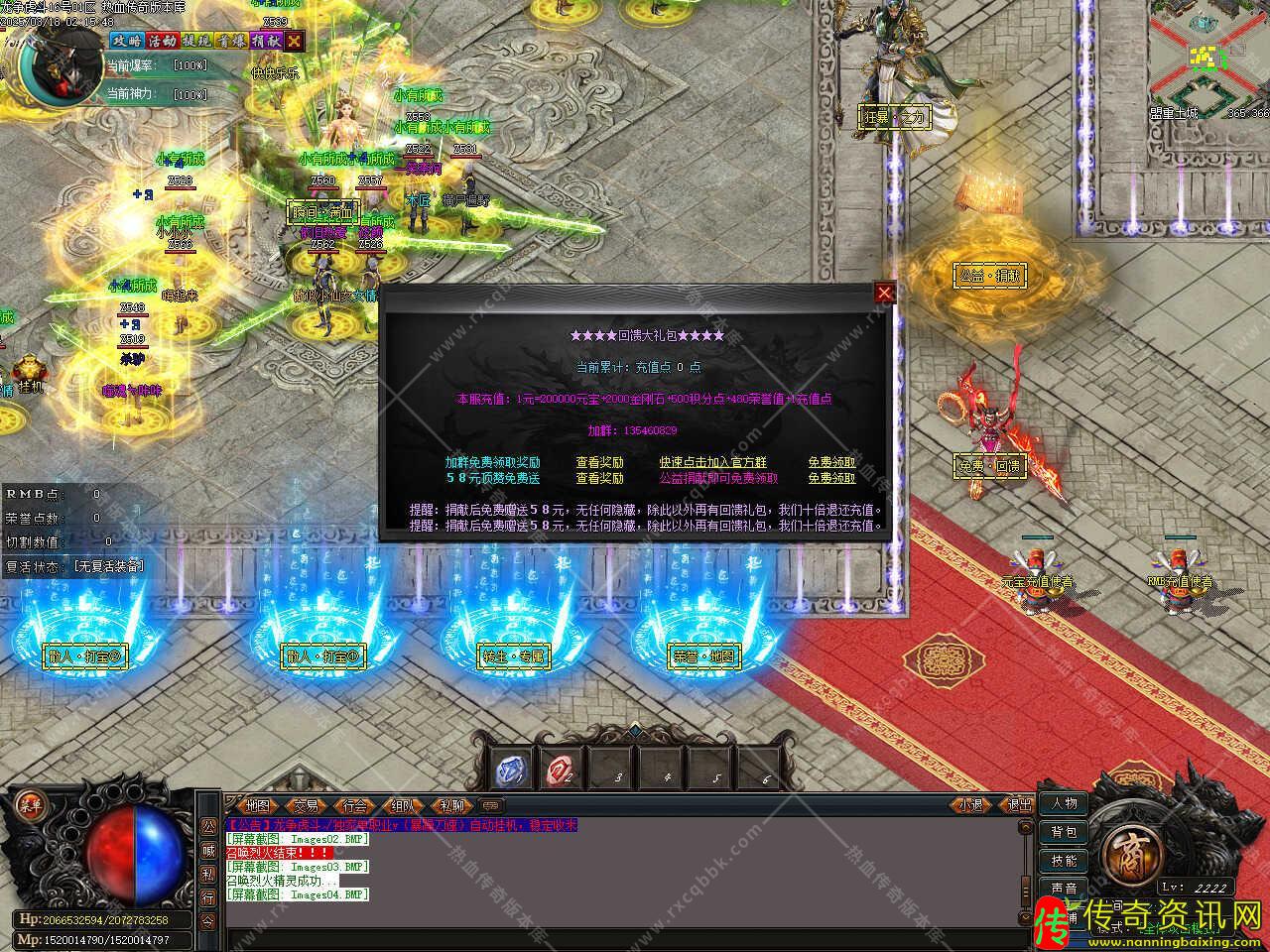1270x952 pixels.
Task: Open the 私聊 private chat tab
Action: coord(450,806)
